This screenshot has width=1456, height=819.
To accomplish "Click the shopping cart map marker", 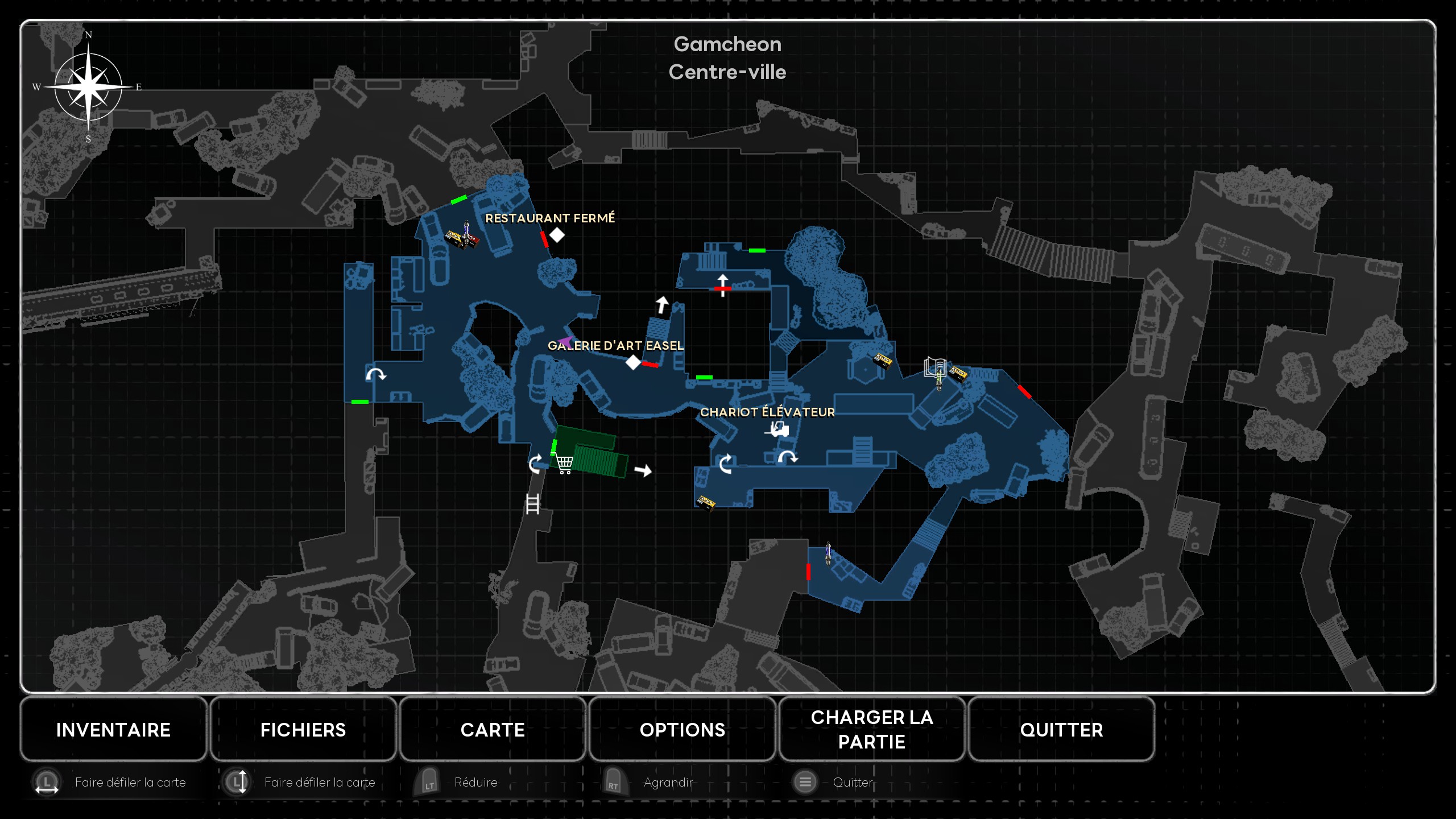I will 564,464.
